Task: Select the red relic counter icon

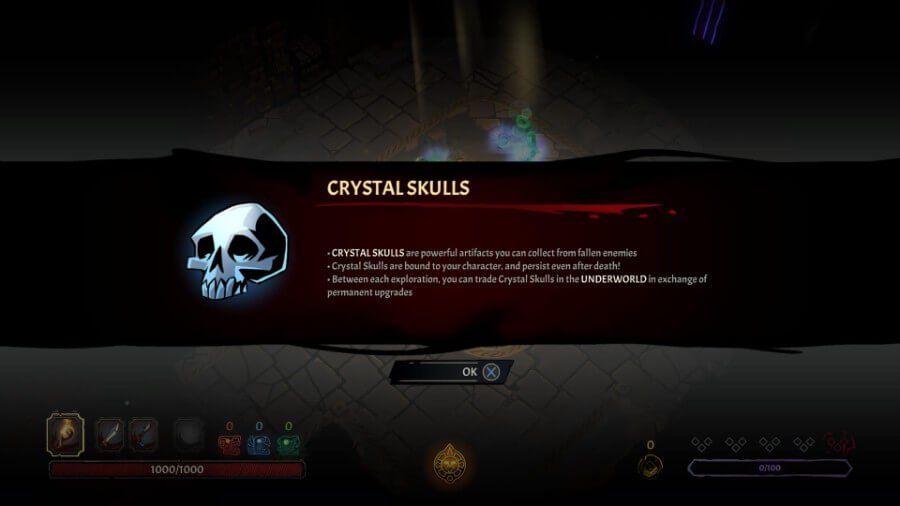Action: [230, 446]
